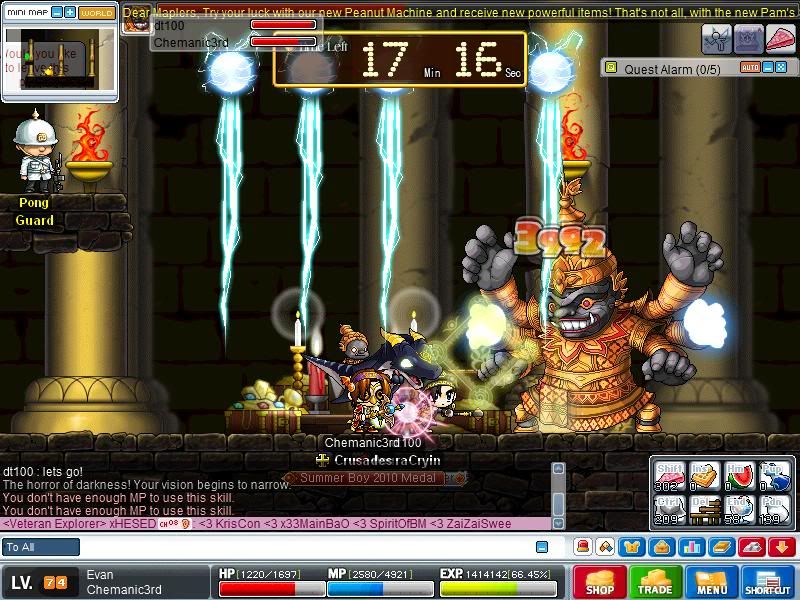Image resolution: width=800 pixels, height=600 pixels.
Task: Use the waffle quickslot item
Action: (x=704, y=475)
